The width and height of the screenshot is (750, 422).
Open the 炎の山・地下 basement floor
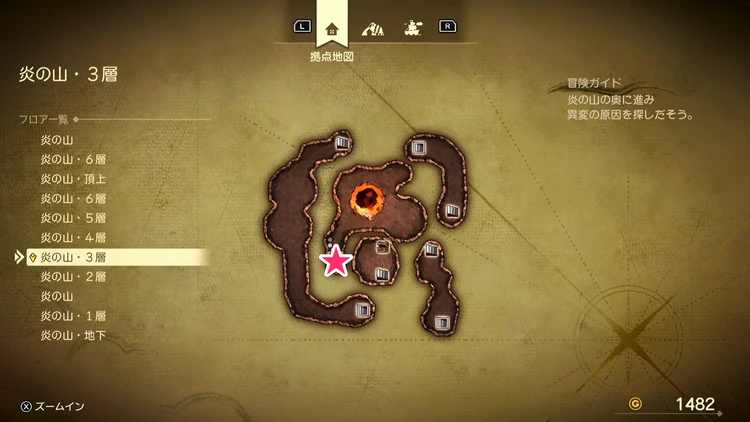coord(74,335)
